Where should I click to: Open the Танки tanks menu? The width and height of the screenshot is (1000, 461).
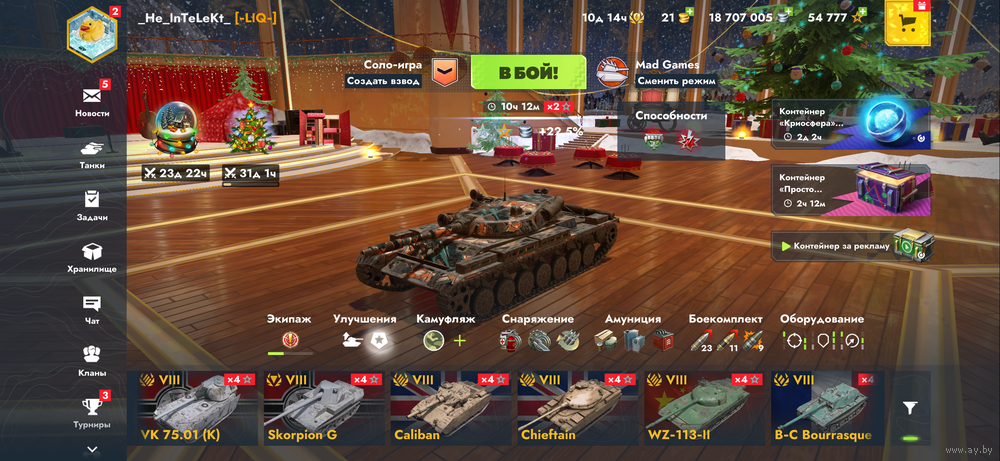click(x=92, y=153)
